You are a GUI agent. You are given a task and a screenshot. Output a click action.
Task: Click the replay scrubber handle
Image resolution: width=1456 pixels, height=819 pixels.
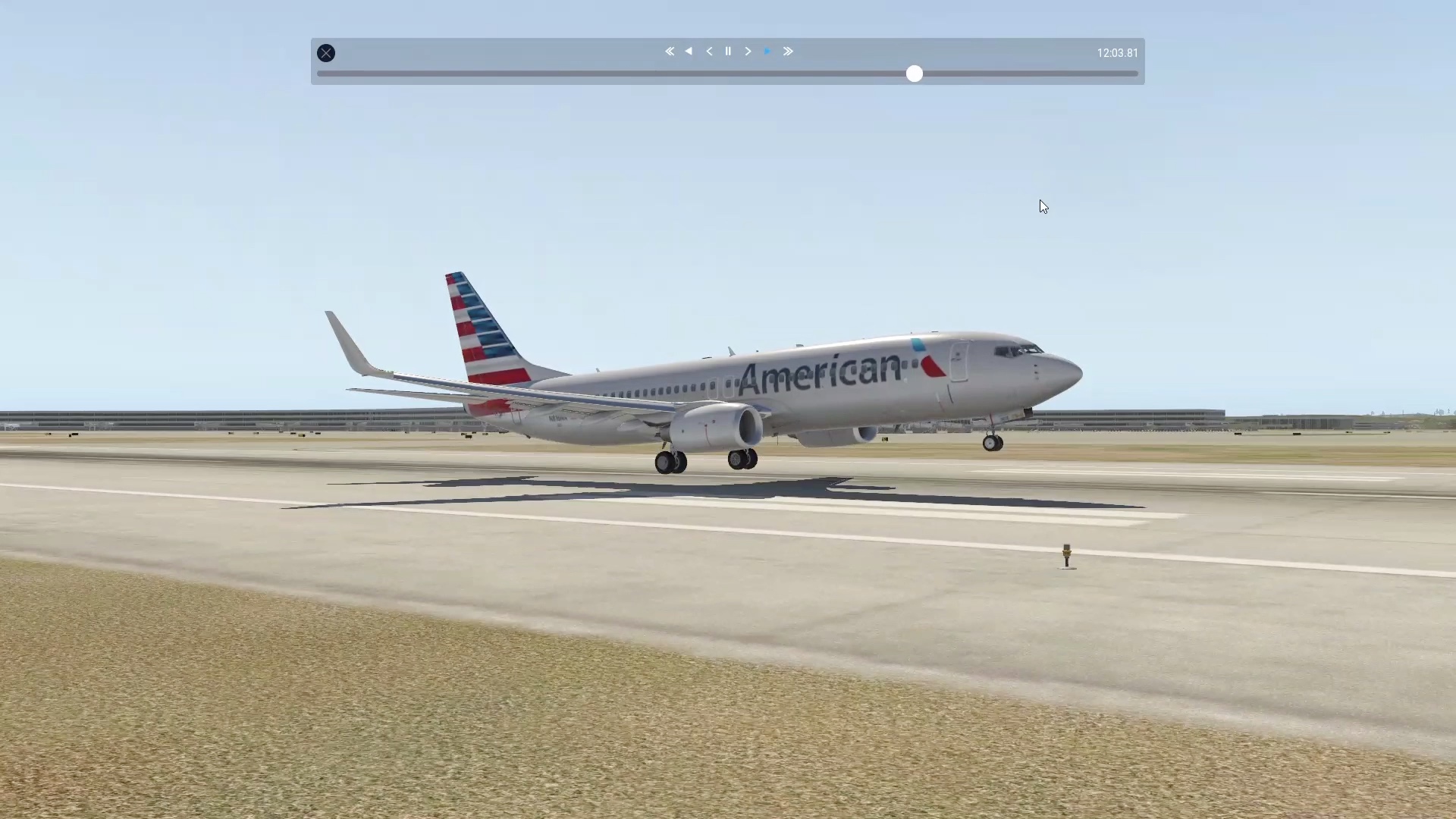pos(914,74)
